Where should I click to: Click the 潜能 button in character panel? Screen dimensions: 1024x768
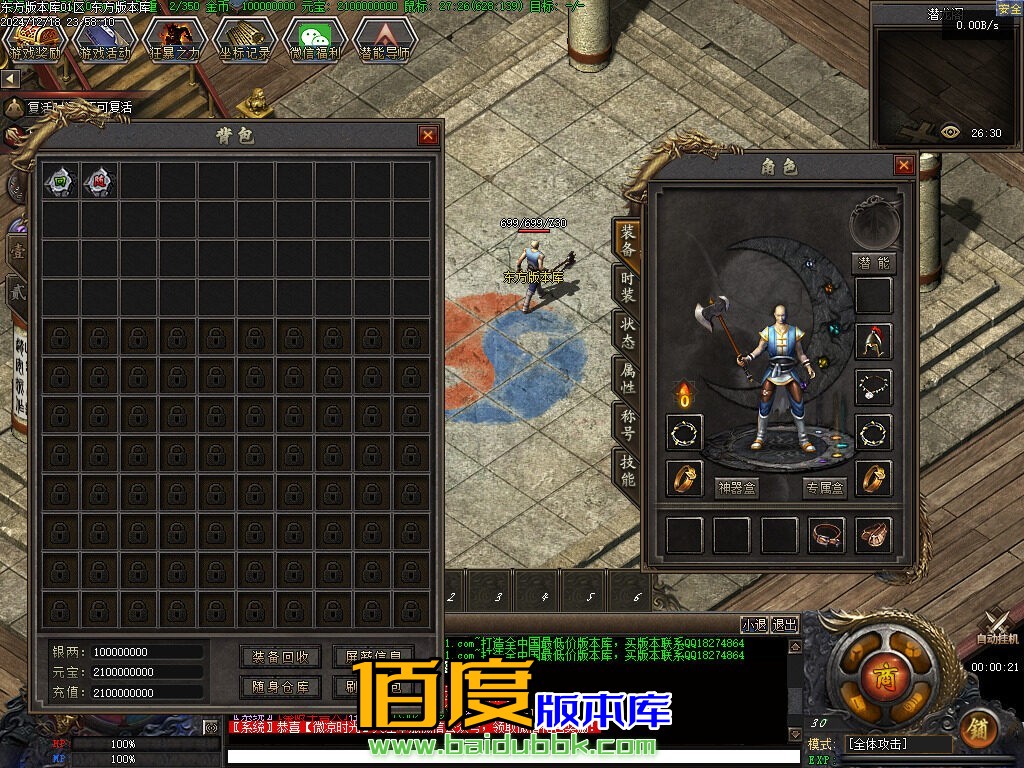click(873, 263)
